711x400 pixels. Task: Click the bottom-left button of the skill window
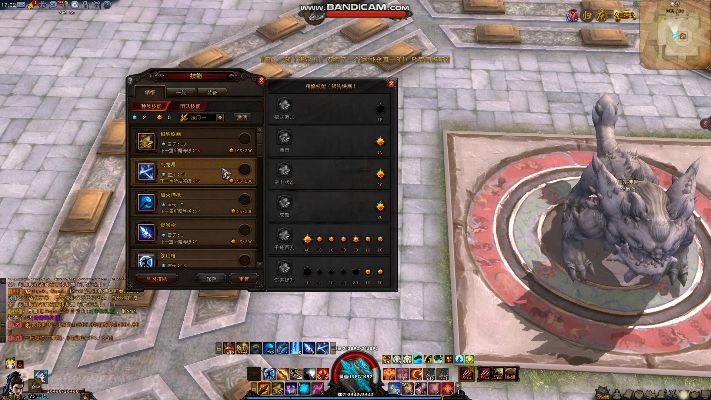157,279
